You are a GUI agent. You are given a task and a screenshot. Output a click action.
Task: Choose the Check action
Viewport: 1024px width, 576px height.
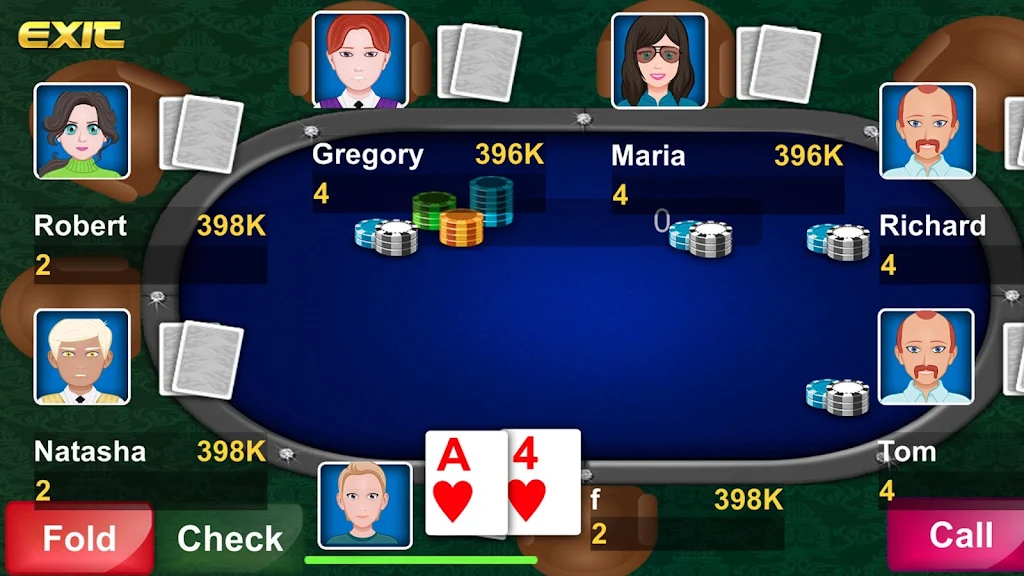(x=230, y=538)
